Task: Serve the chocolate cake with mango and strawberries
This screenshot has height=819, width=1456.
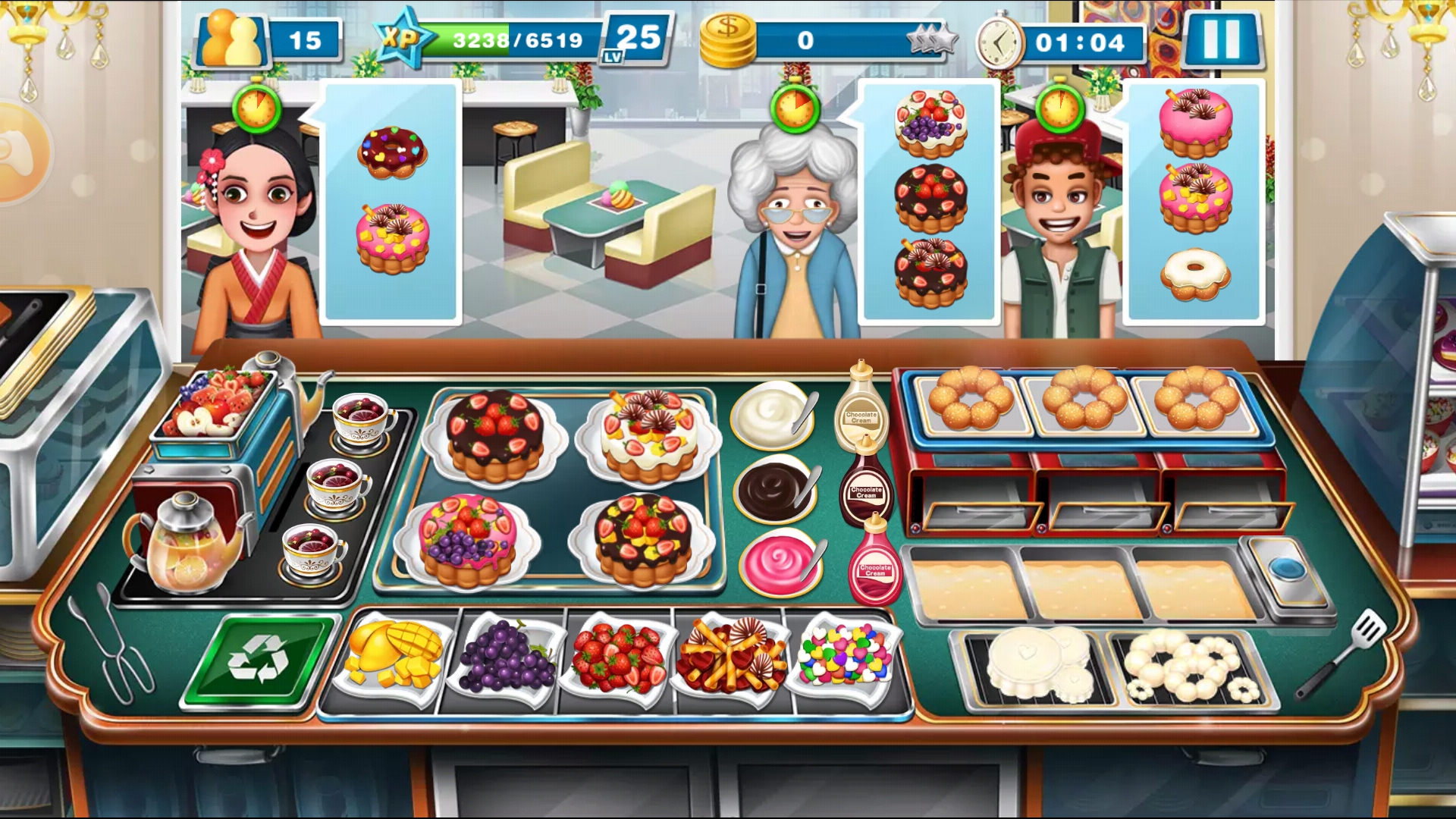Action: [643, 539]
